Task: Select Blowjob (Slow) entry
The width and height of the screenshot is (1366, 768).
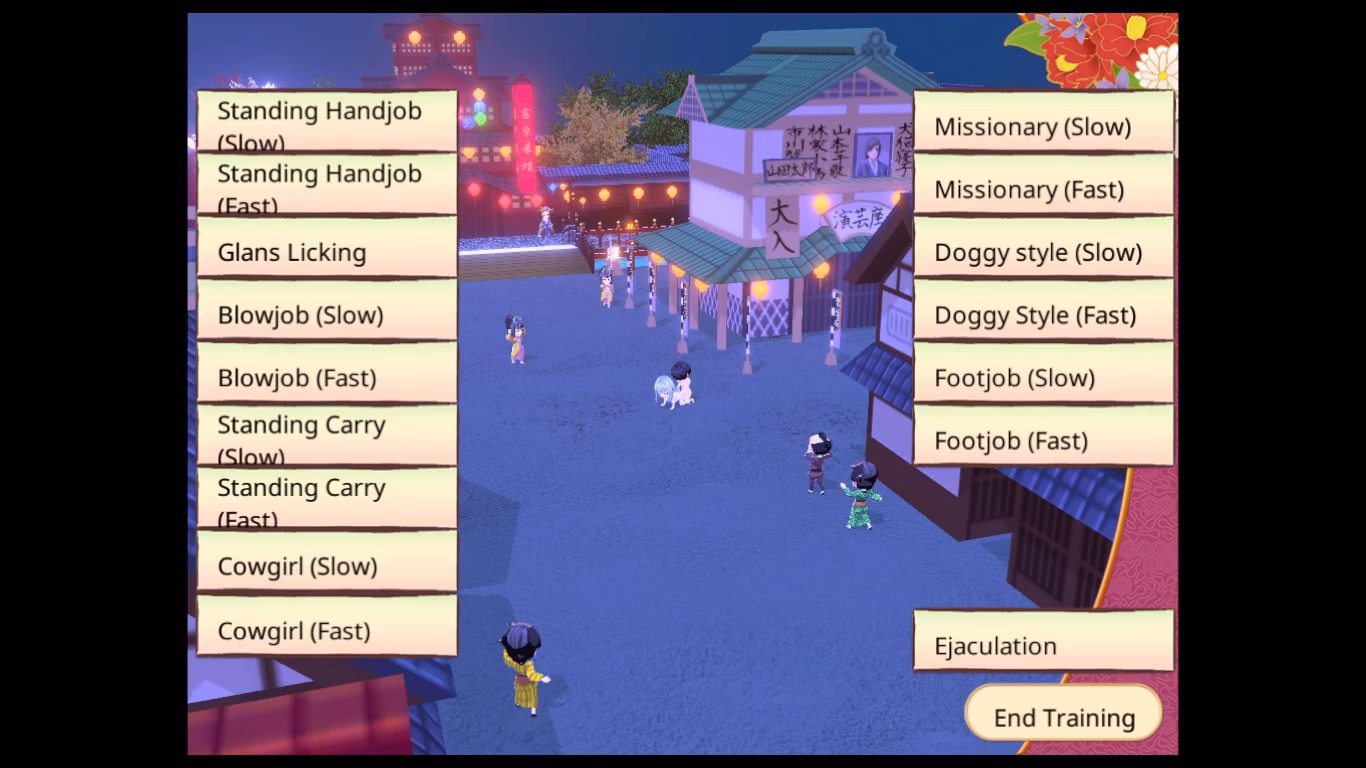Action: pos(327,311)
